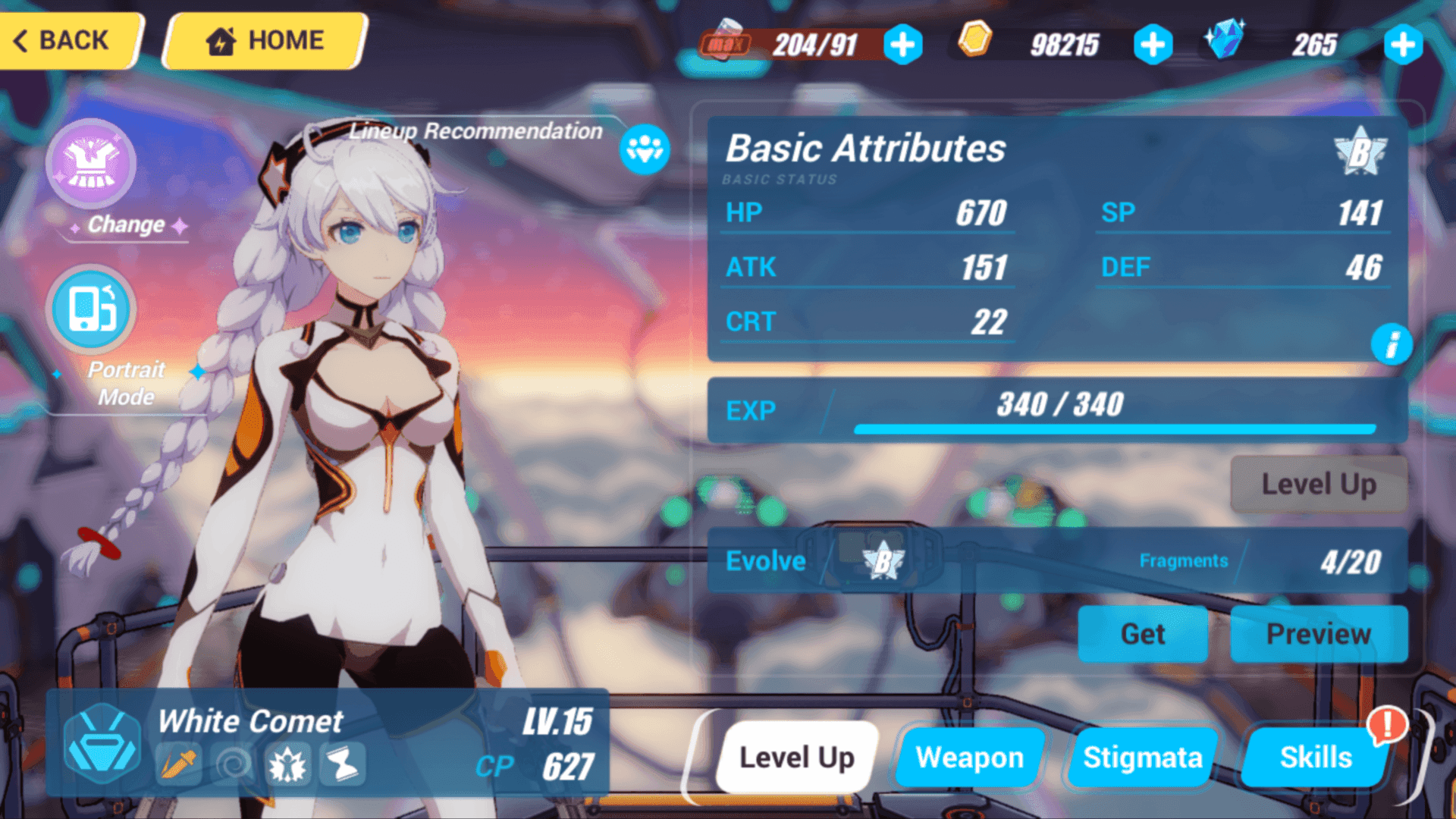
Task: Open the Skills tab with notification
Action: pyautogui.click(x=1317, y=756)
